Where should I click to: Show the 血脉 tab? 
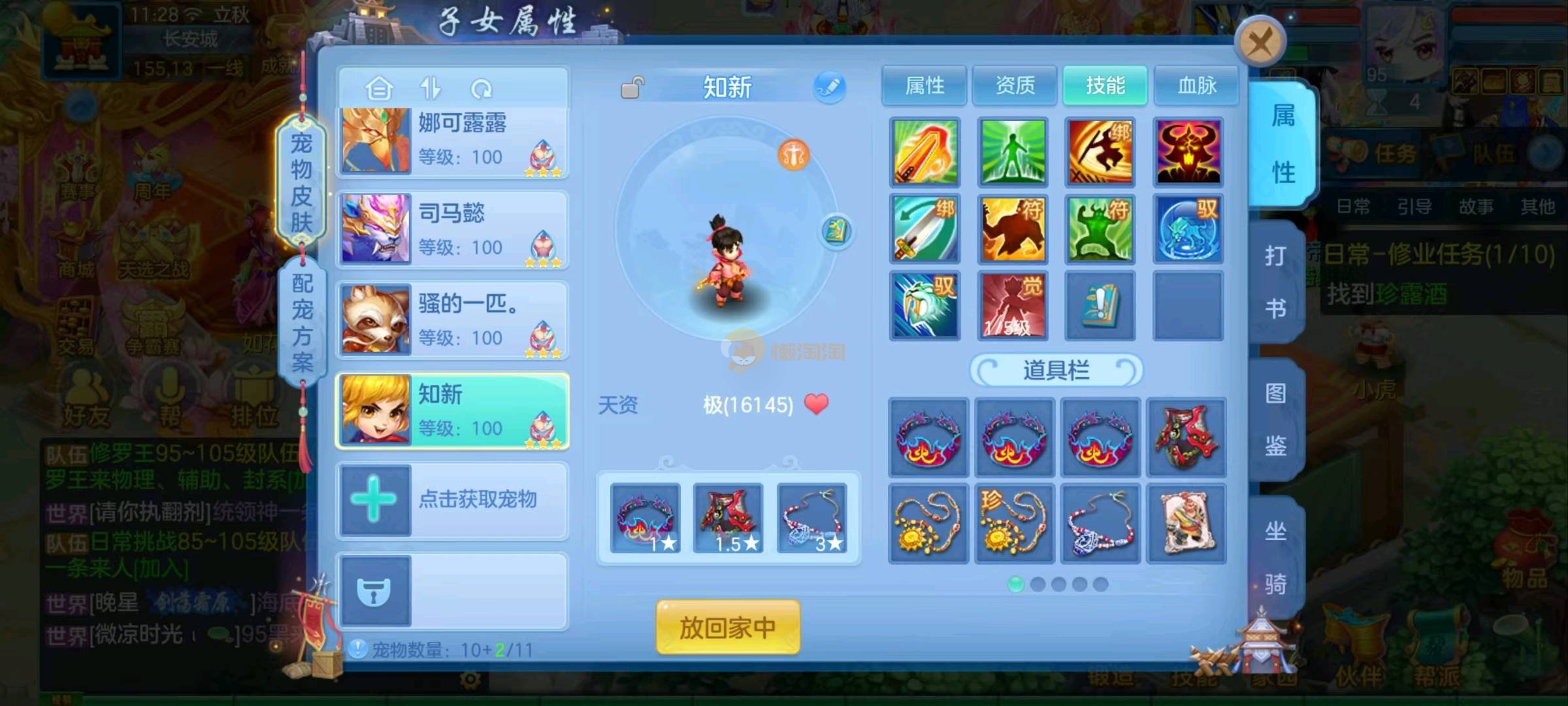[1196, 85]
